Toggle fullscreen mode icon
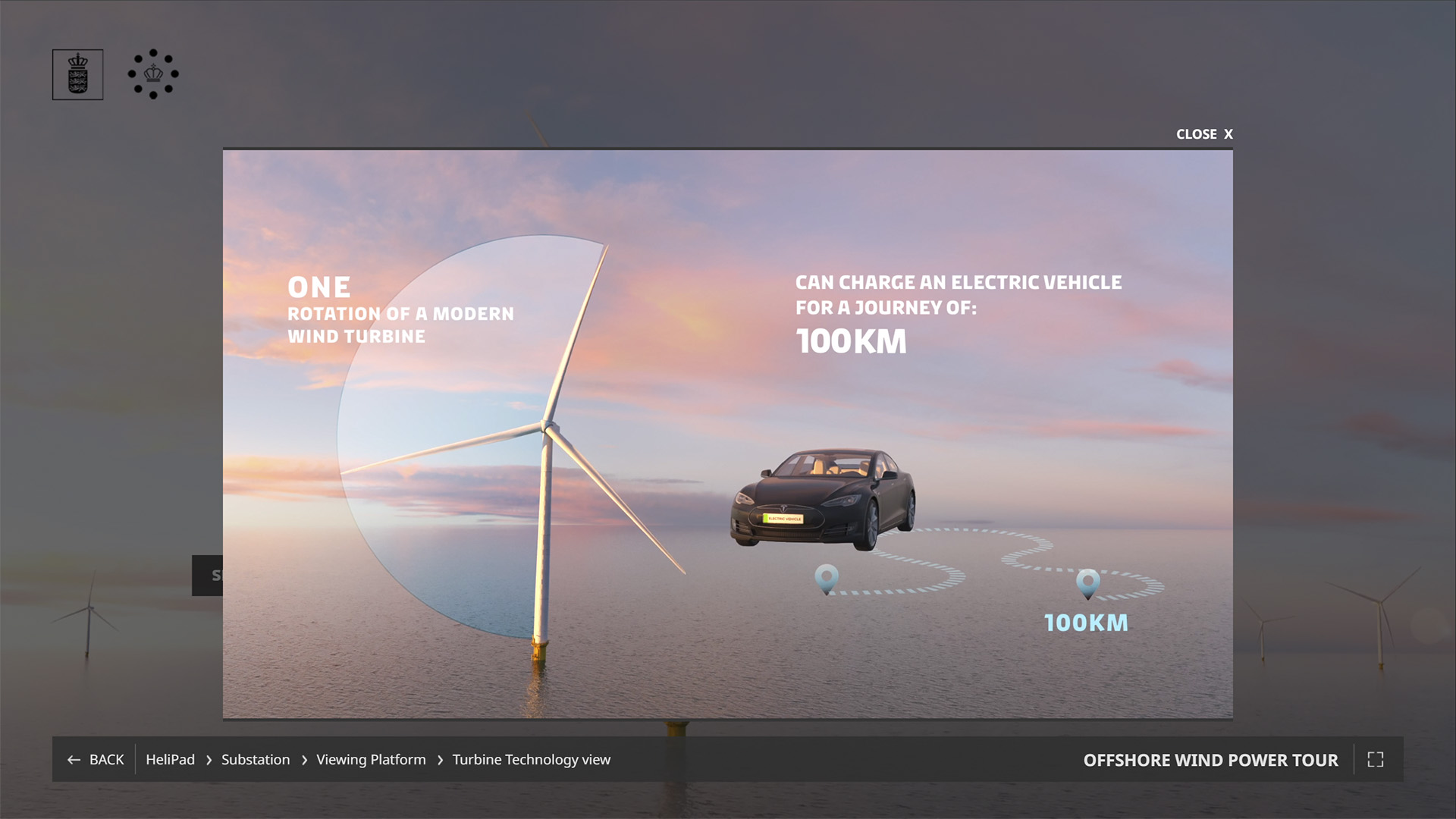The height and width of the screenshot is (819, 1456). 1375,759
